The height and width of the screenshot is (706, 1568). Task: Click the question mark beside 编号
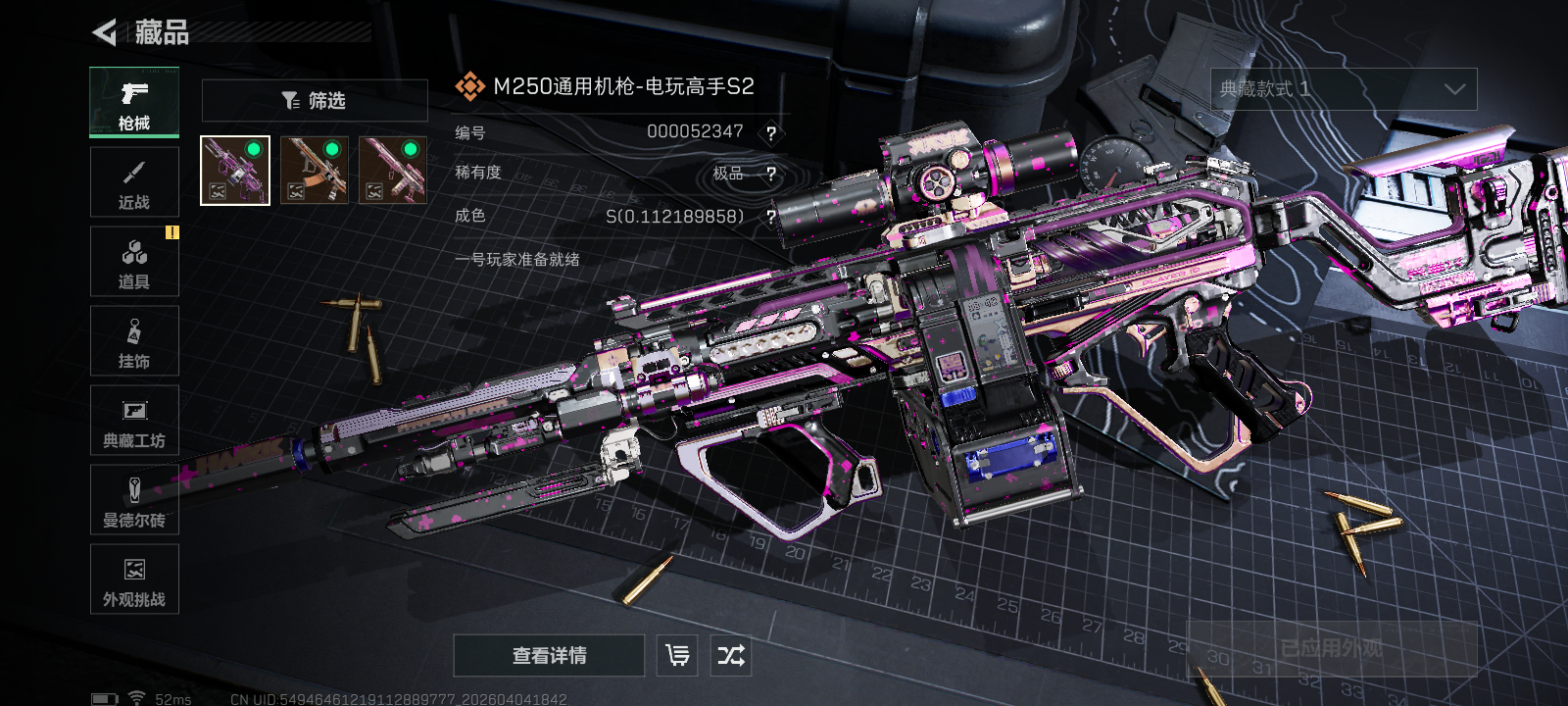pyautogui.click(x=771, y=133)
